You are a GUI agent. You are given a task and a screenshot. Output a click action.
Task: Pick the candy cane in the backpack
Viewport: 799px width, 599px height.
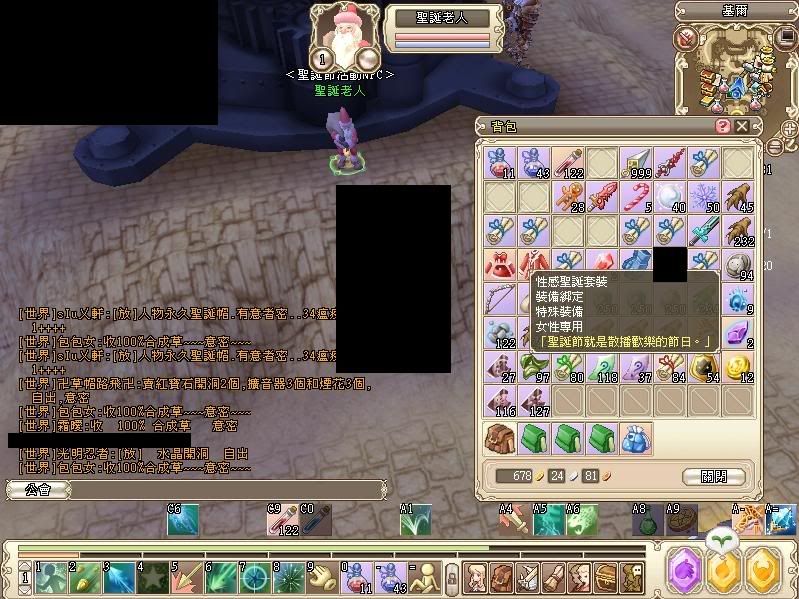click(x=635, y=197)
